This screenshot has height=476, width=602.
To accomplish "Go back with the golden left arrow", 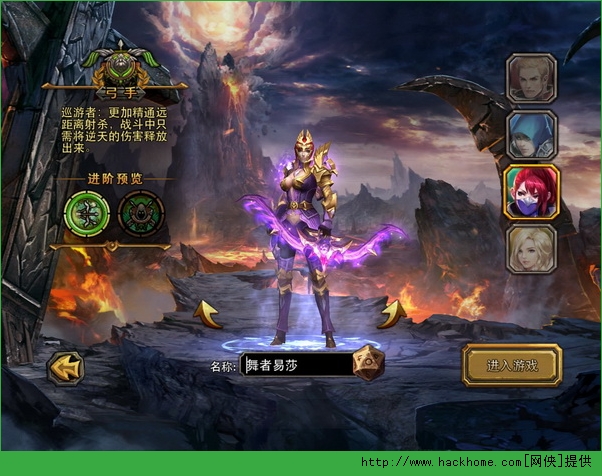I will pyautogui.click(x=66, y=367).
